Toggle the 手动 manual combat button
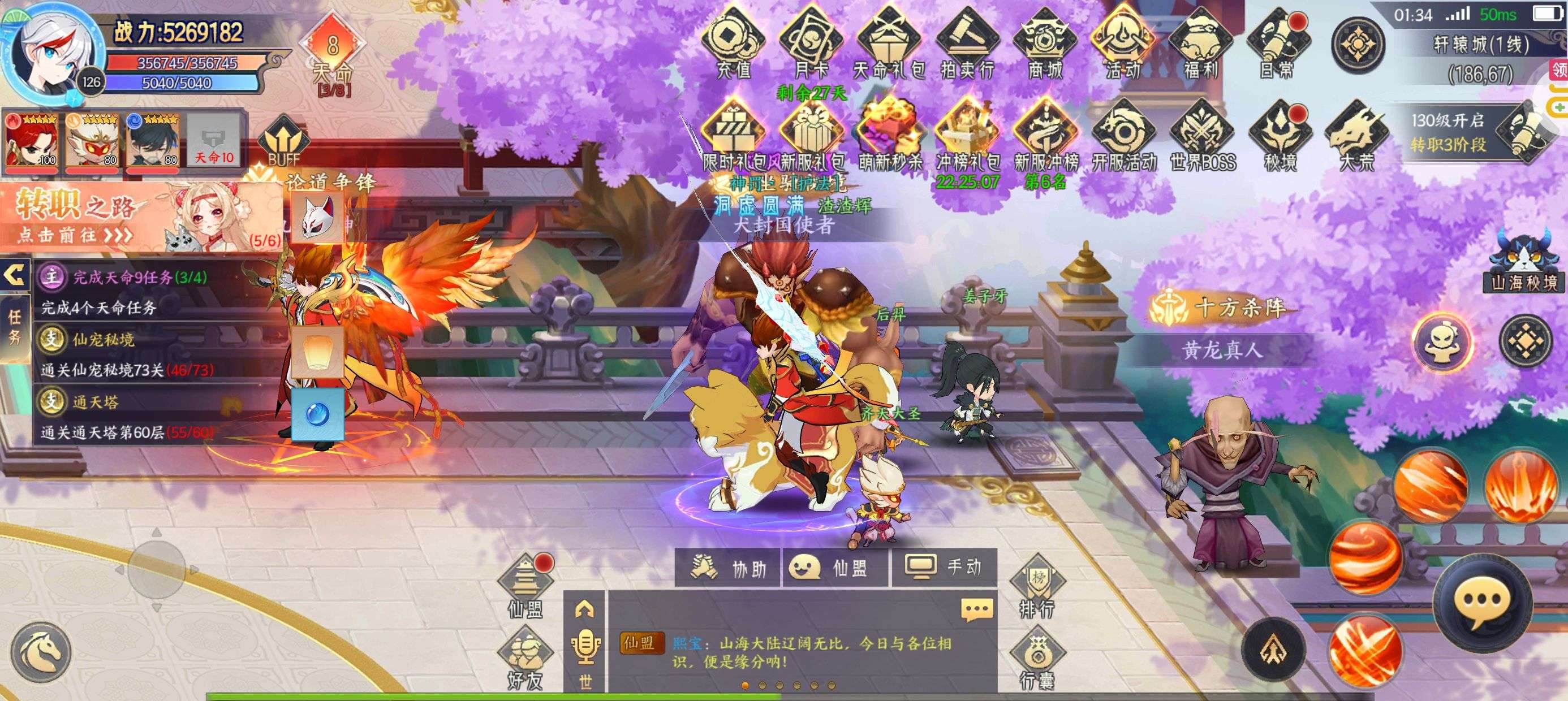 point(944,568)
